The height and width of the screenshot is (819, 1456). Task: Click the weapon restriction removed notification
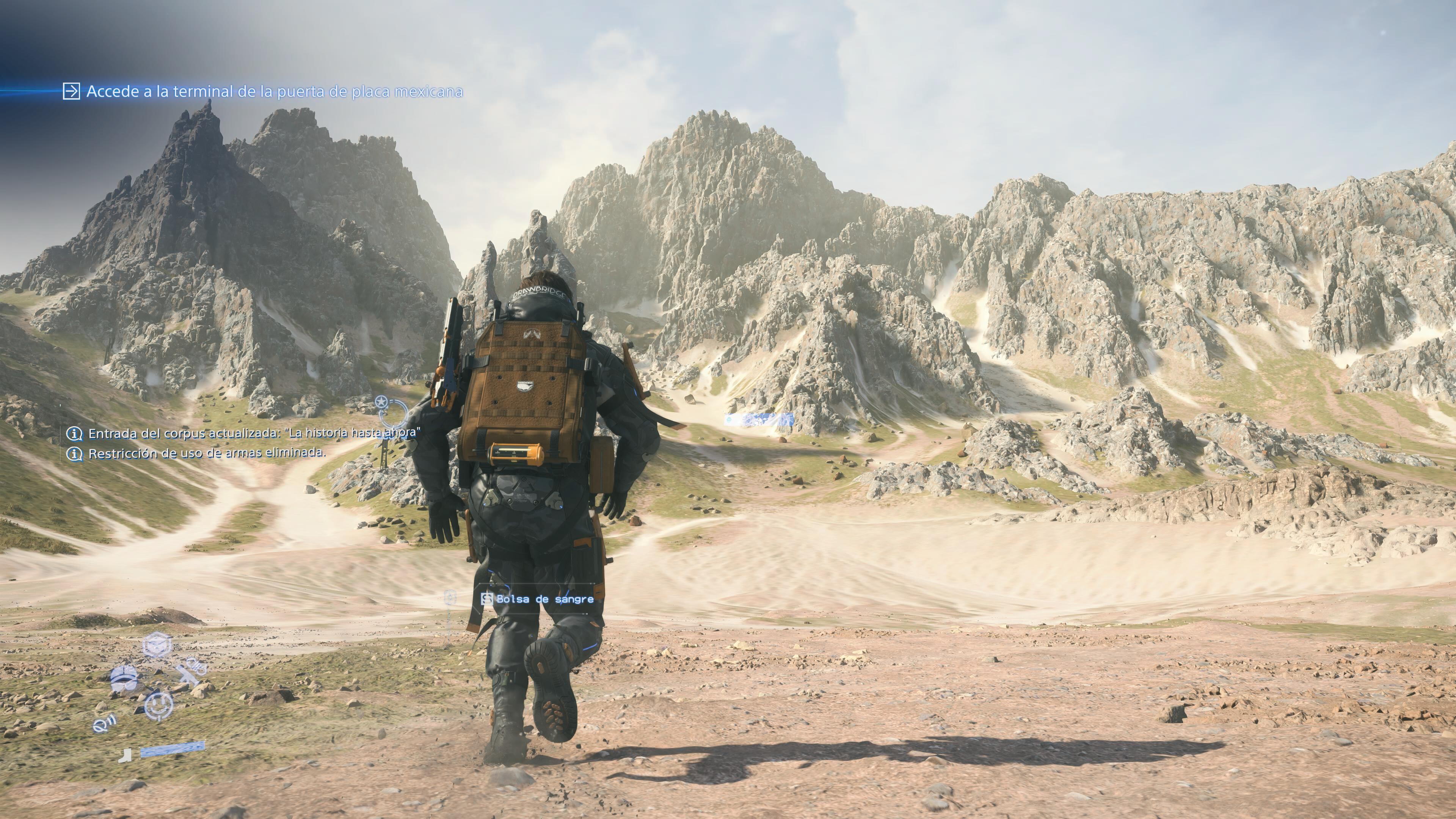click(207, 453)
